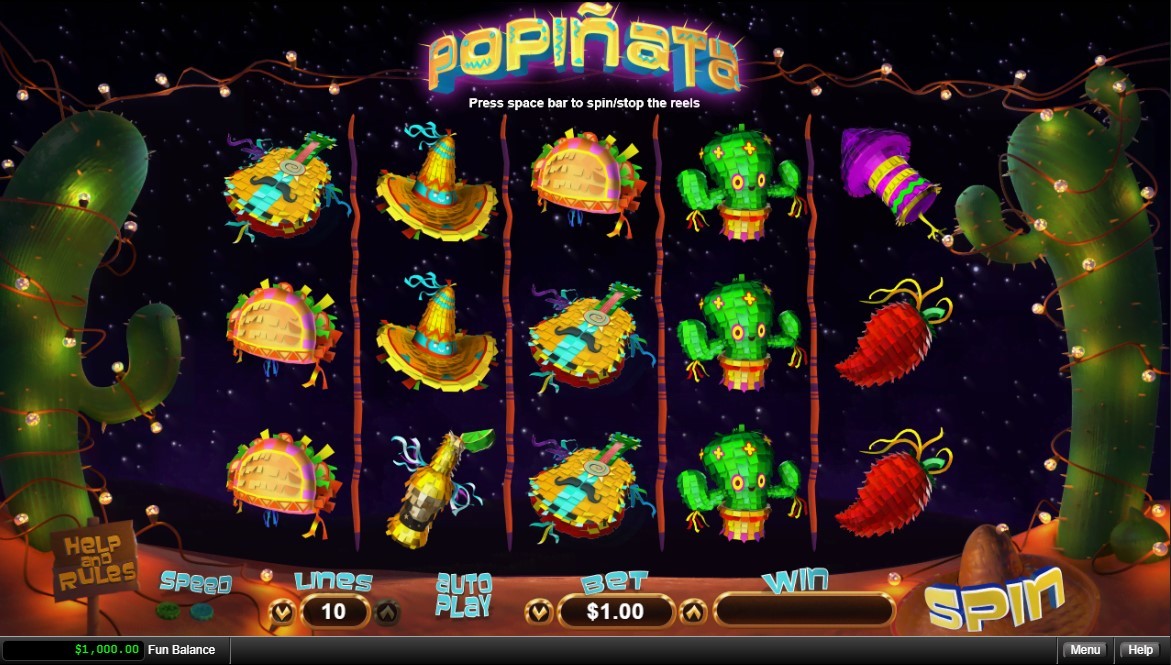Viewport: 1171px width, 665px height.
Task: Click the Help button in the bottom bar
Action: click(1141, 650)
